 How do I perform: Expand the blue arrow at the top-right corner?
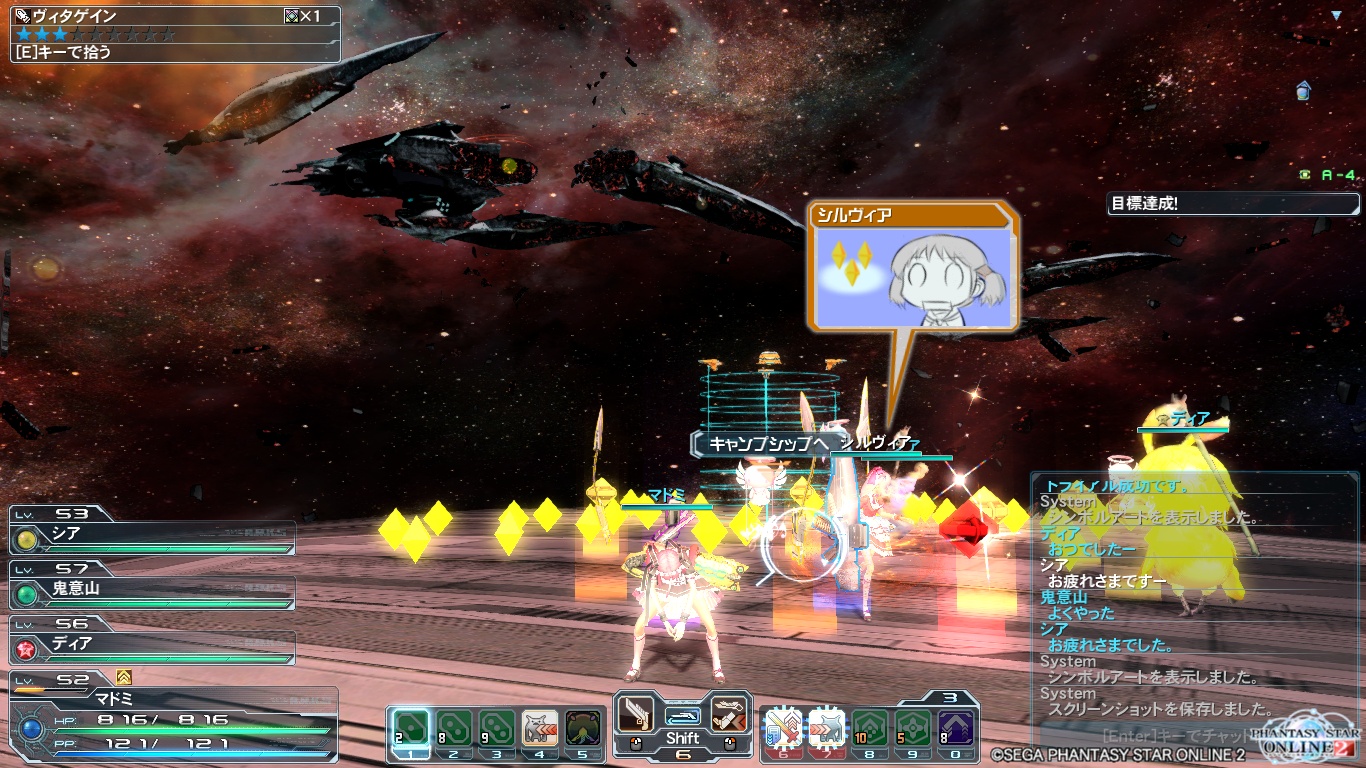tap(1336, 16)
